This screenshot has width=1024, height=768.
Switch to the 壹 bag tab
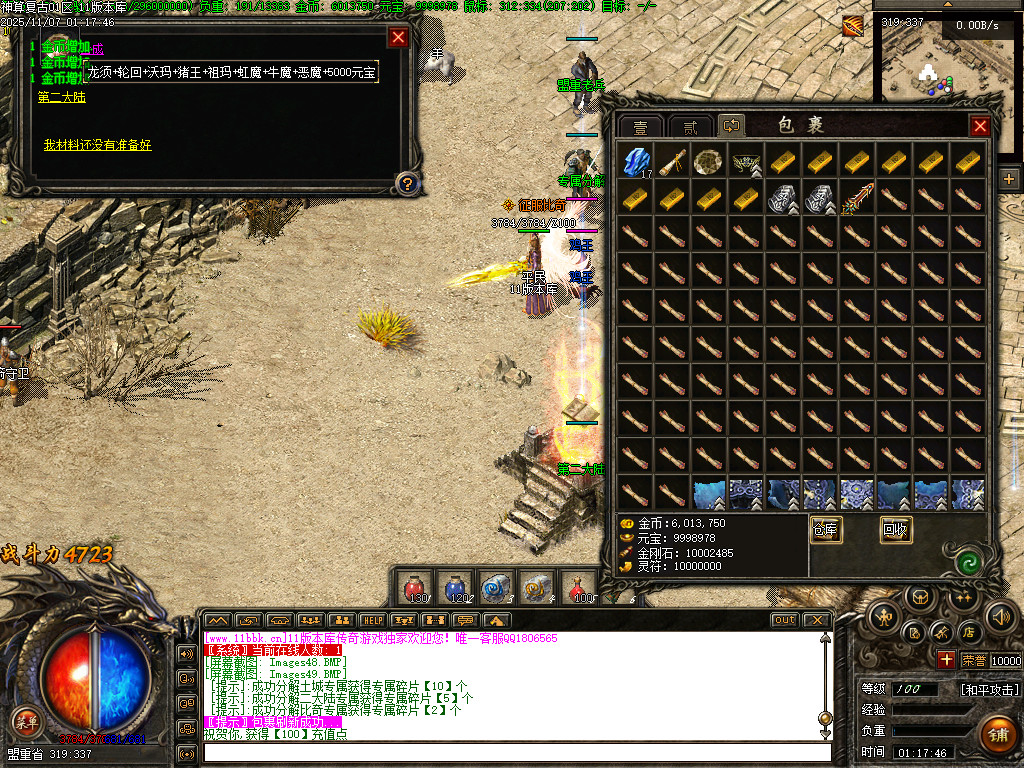[x=640, y=127]
